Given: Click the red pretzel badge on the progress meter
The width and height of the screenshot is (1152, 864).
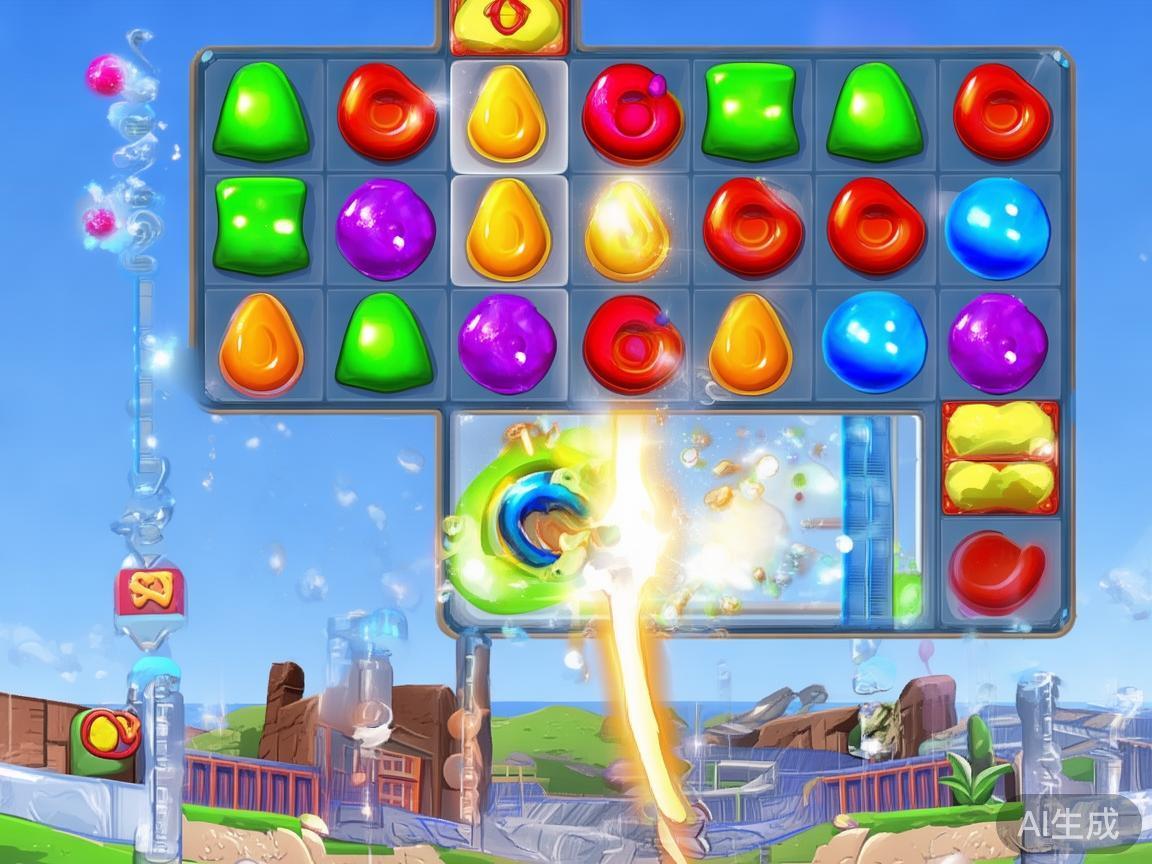Looking at the screenshot, I should coord(150,590).
